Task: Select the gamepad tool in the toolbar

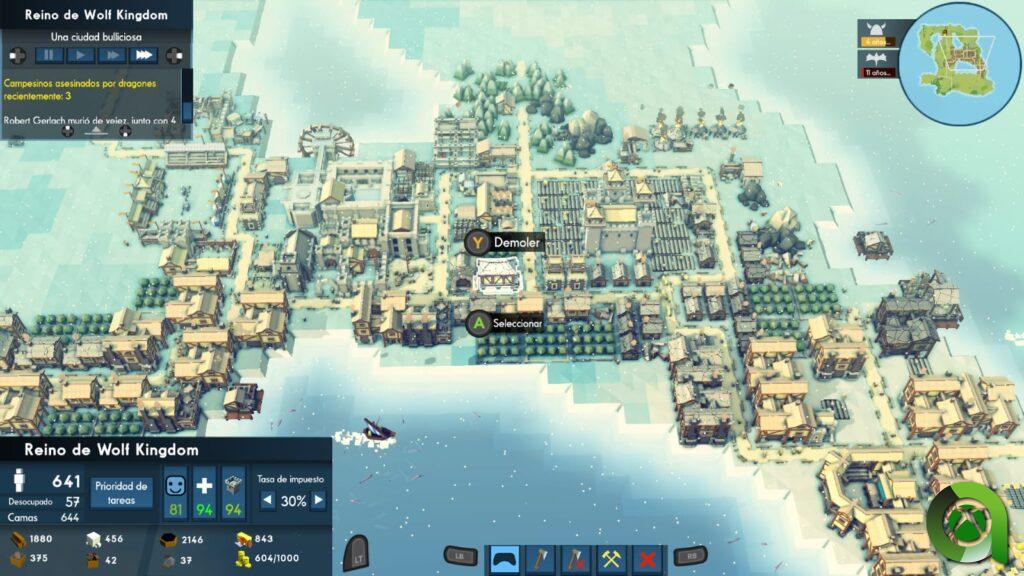Action: click(504, 558)
